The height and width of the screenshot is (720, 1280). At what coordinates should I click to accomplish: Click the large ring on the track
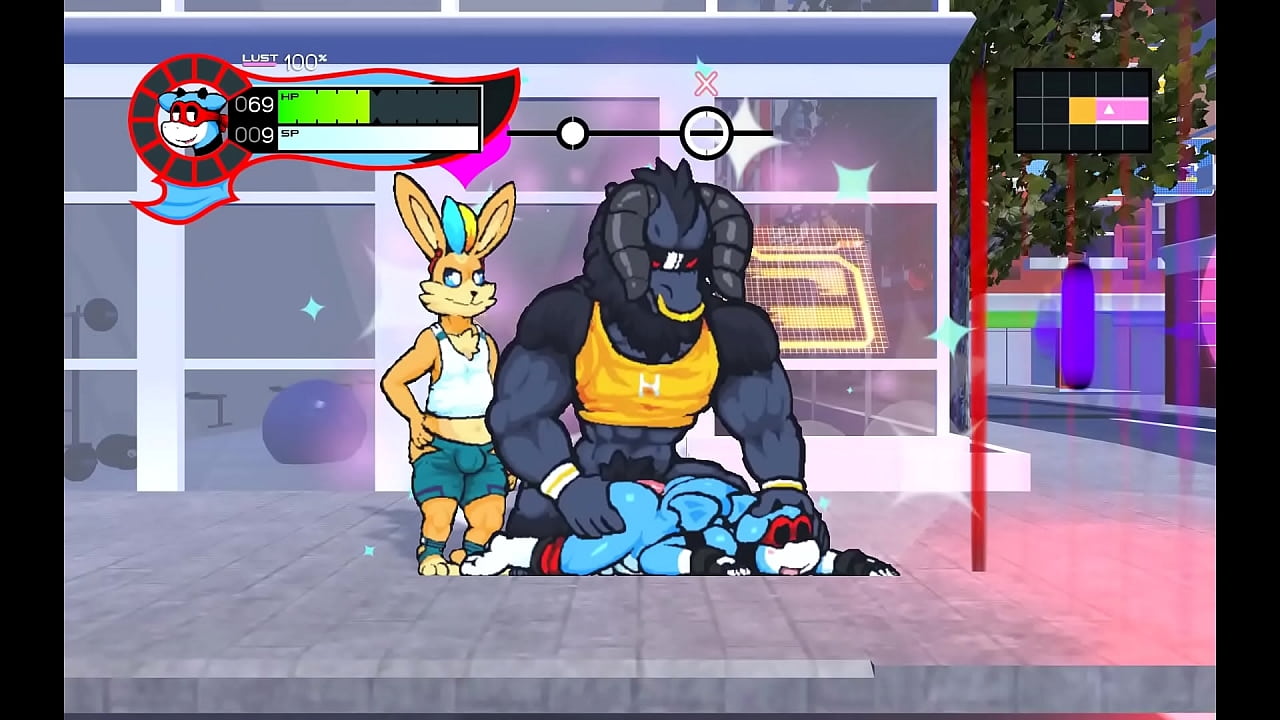coord(707,133)
